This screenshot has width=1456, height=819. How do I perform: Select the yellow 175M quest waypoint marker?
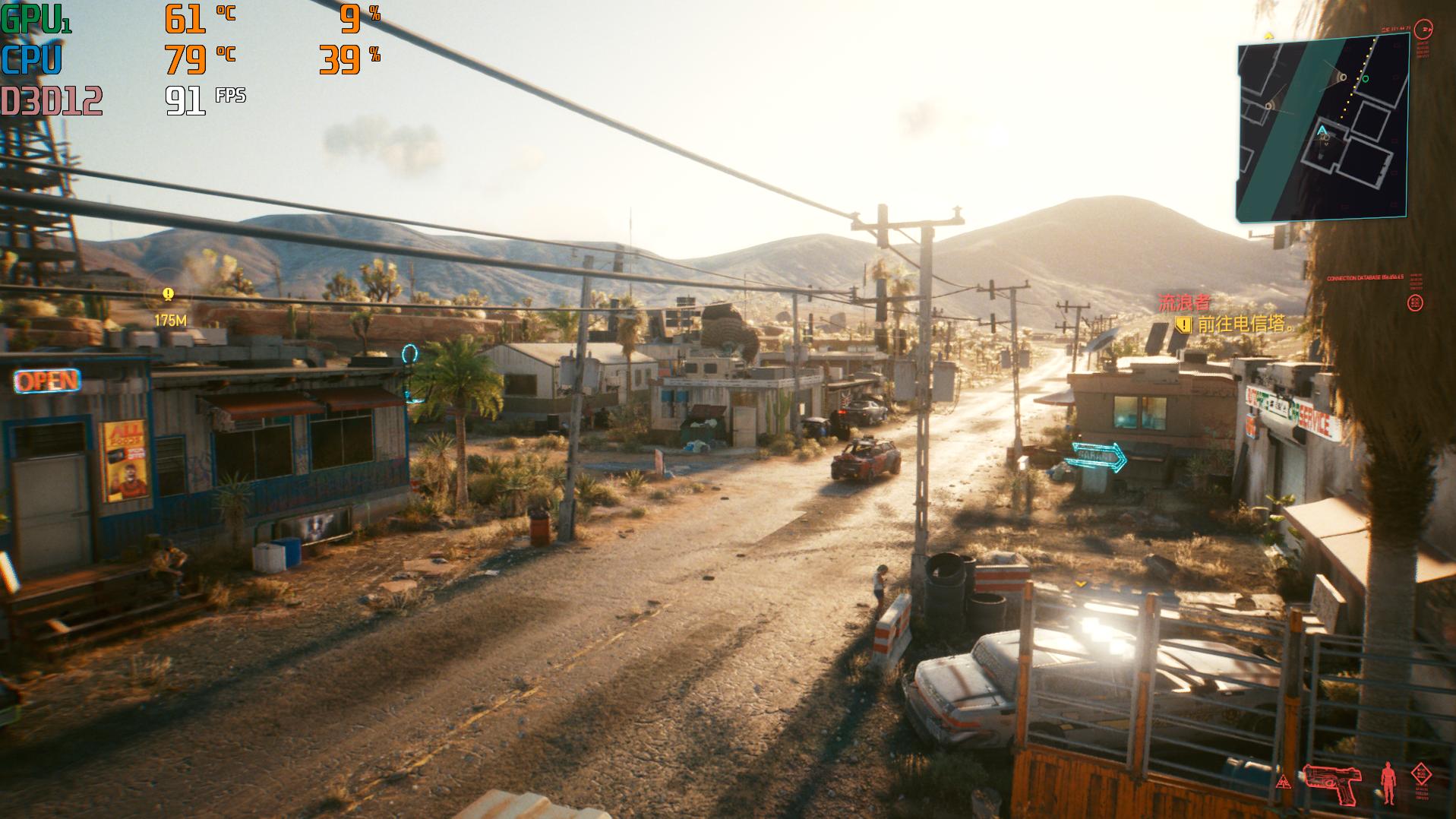coord(169,295)
